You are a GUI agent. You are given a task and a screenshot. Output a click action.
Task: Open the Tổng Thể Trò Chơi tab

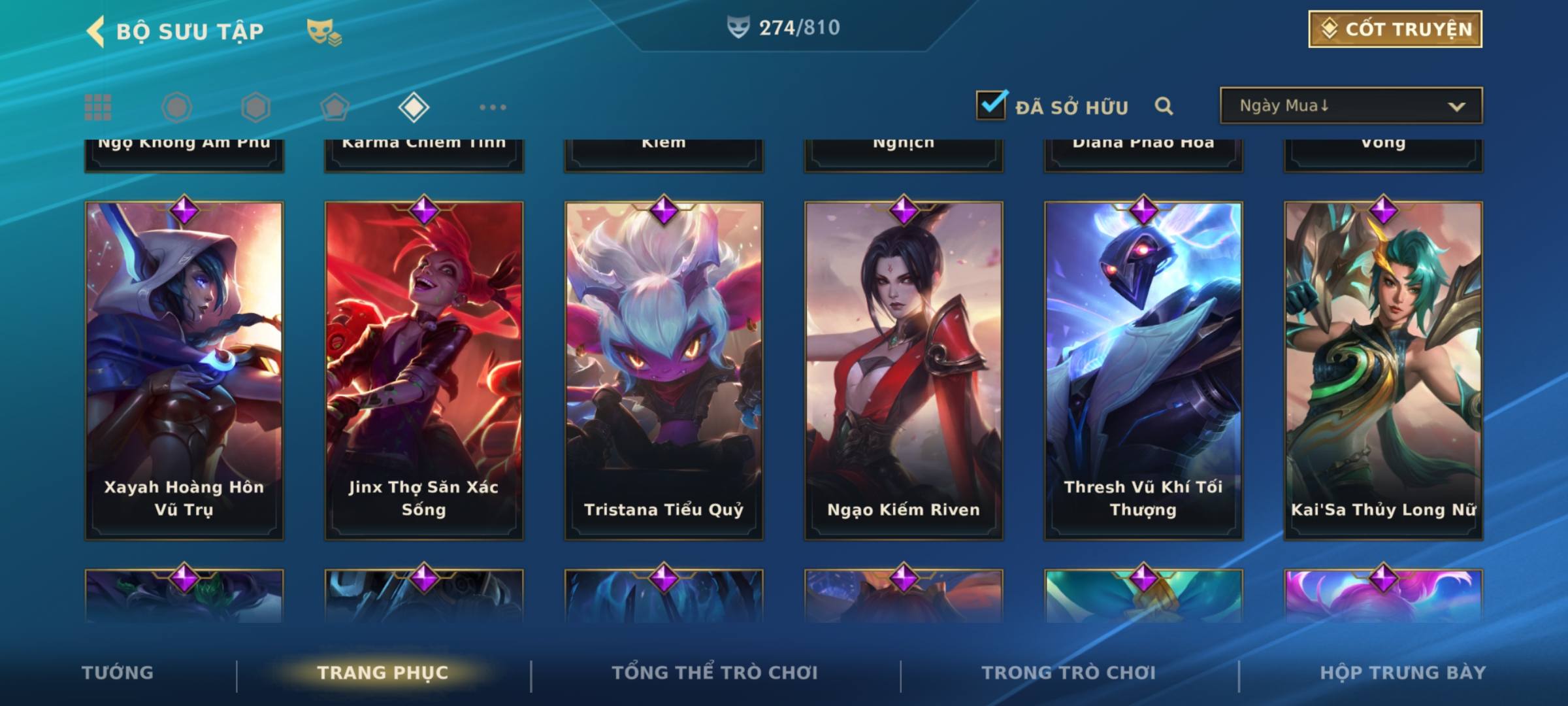point(715,673)
